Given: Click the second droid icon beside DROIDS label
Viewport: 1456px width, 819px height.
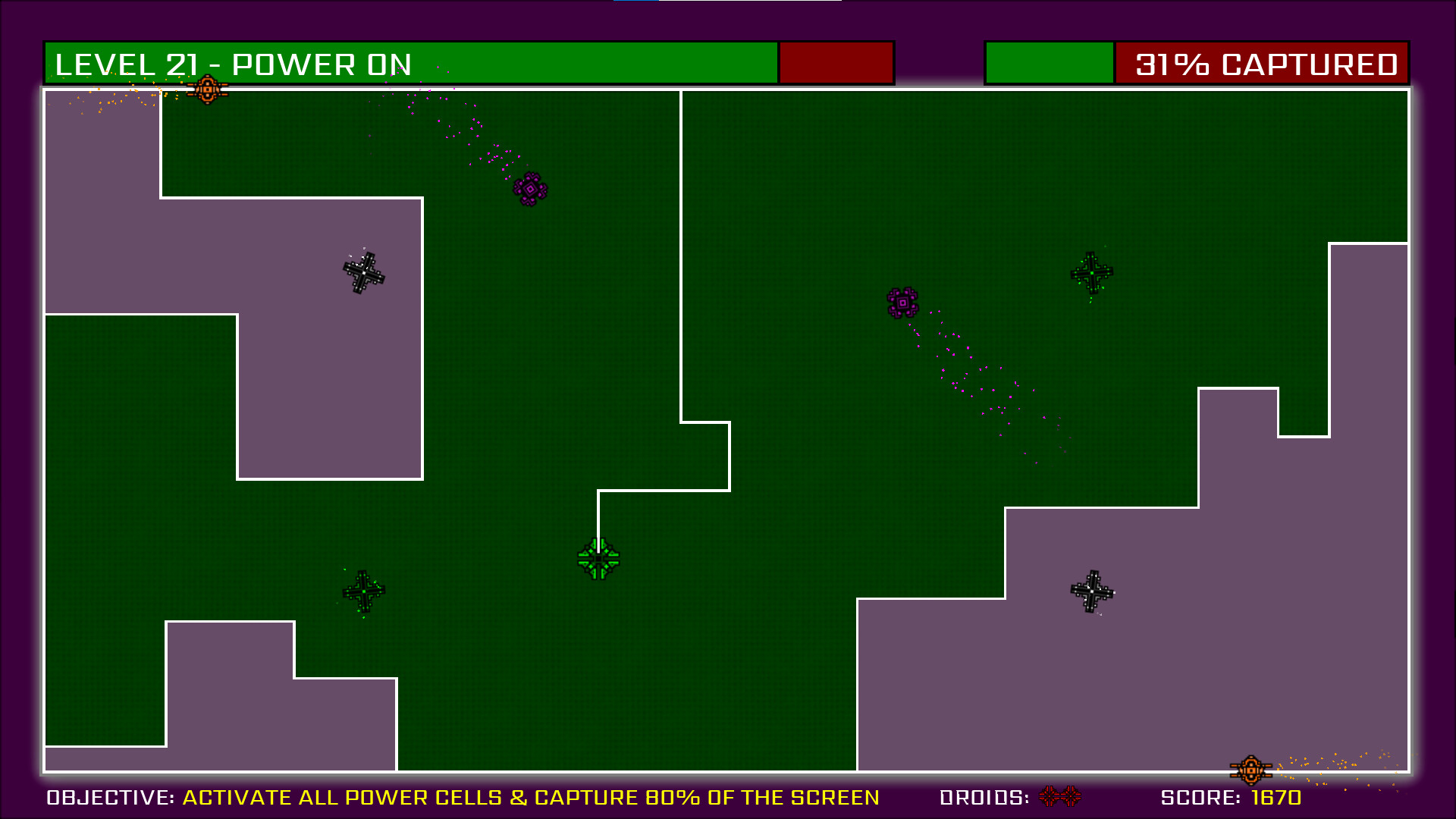Looking at the screenshot, I should (1069, 796).
